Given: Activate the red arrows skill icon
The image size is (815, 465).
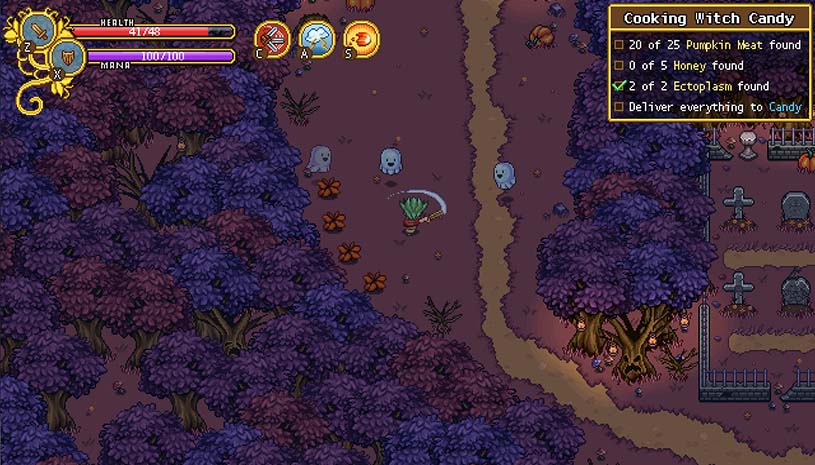Looking at the screenshot, I should pos(272,40).
